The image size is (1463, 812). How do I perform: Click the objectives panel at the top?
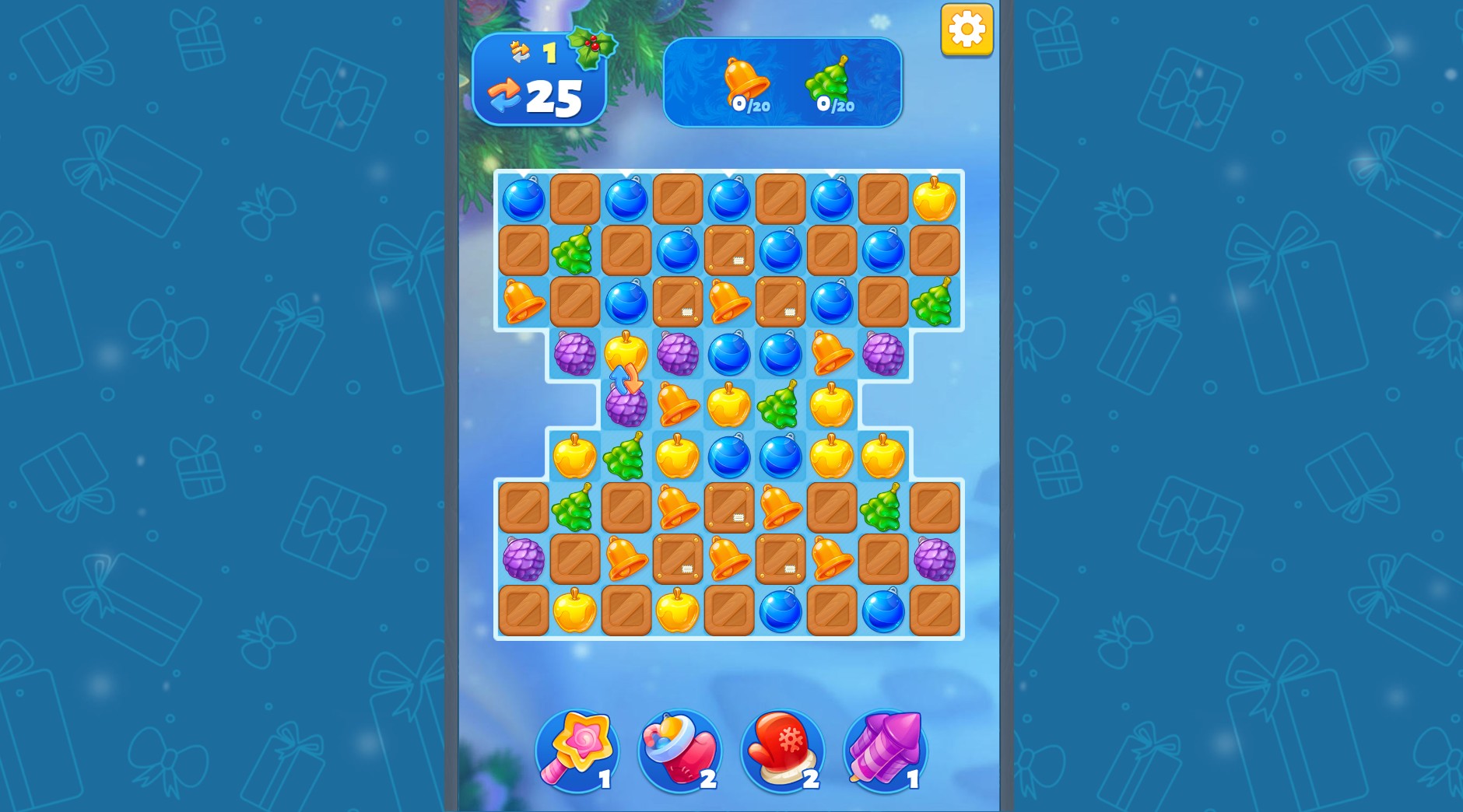pos(781,80)
